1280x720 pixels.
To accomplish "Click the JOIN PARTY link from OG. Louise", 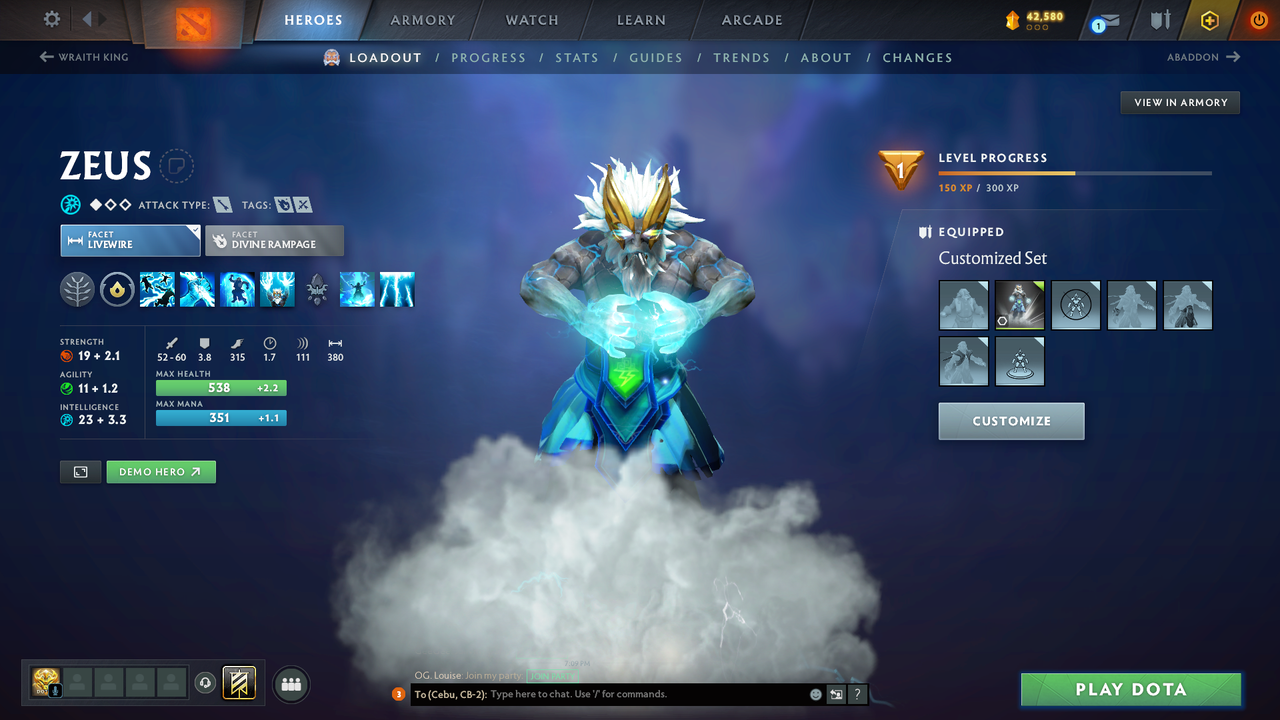I will pyautogui.click(x=553, y=676).
